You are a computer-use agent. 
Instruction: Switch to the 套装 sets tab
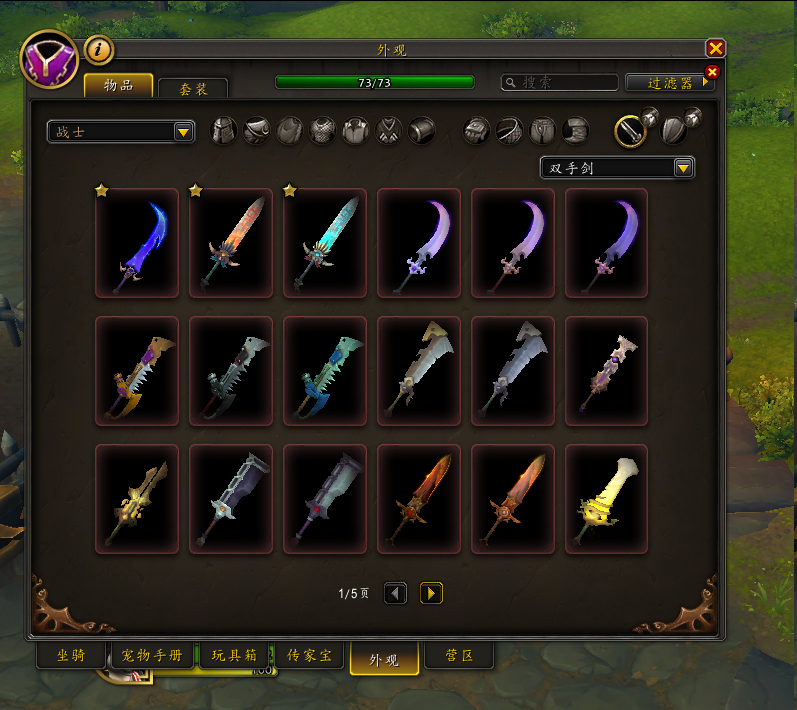pyautogui.click(x=193, y=89)
